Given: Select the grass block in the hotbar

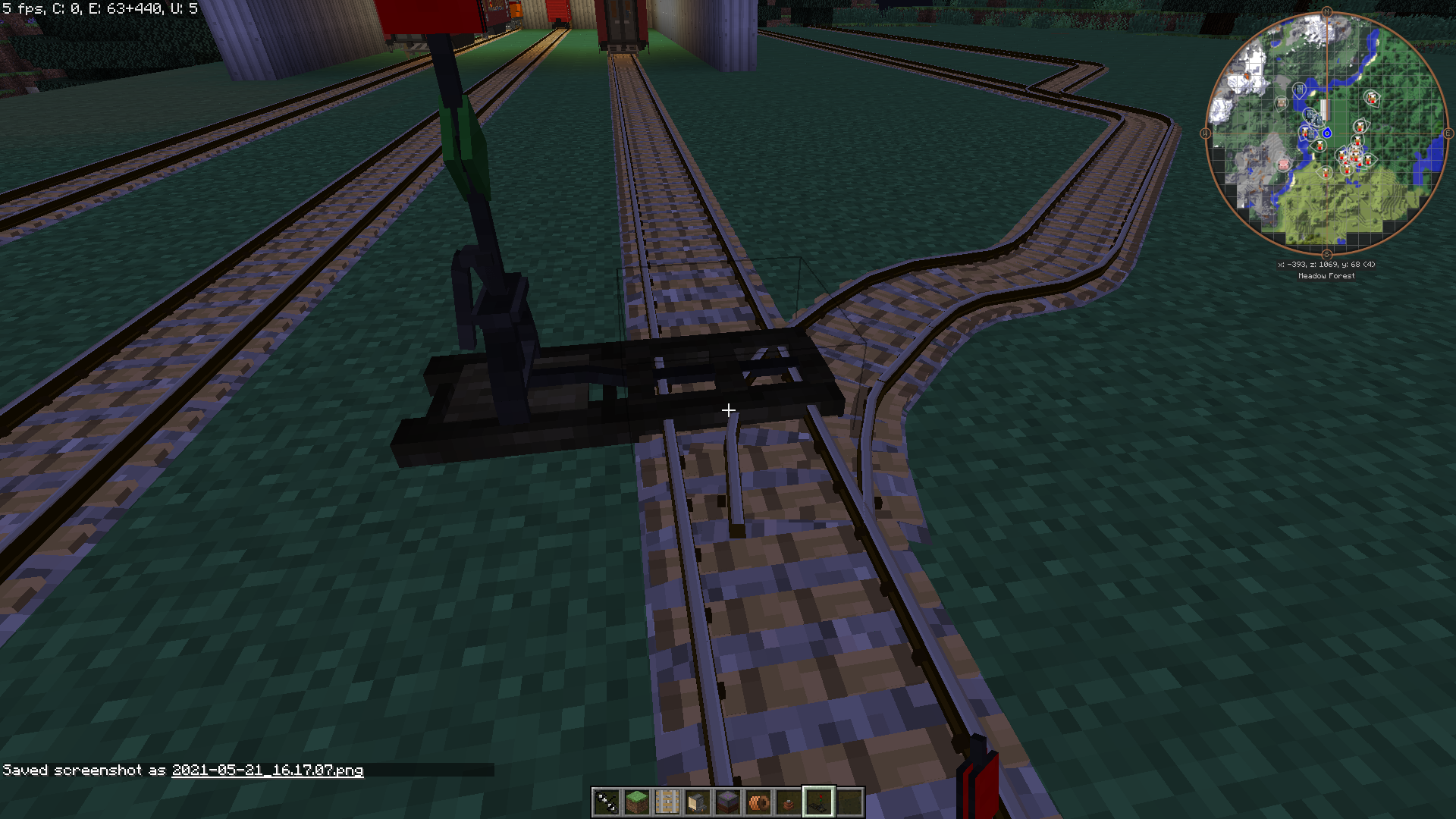Looking at the screenshot, I should pos(637,801).
